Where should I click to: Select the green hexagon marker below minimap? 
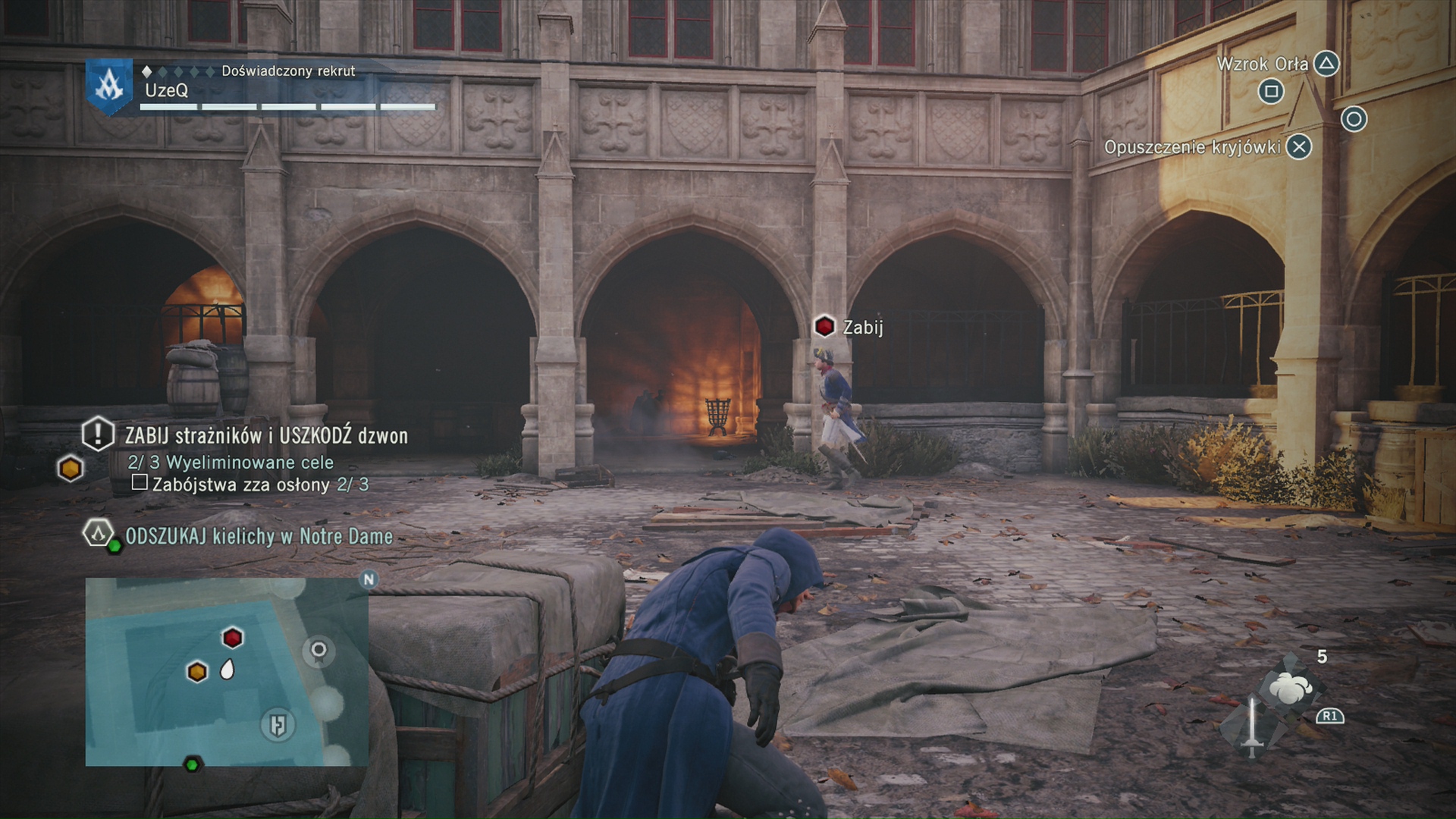(x=193, y=764)
